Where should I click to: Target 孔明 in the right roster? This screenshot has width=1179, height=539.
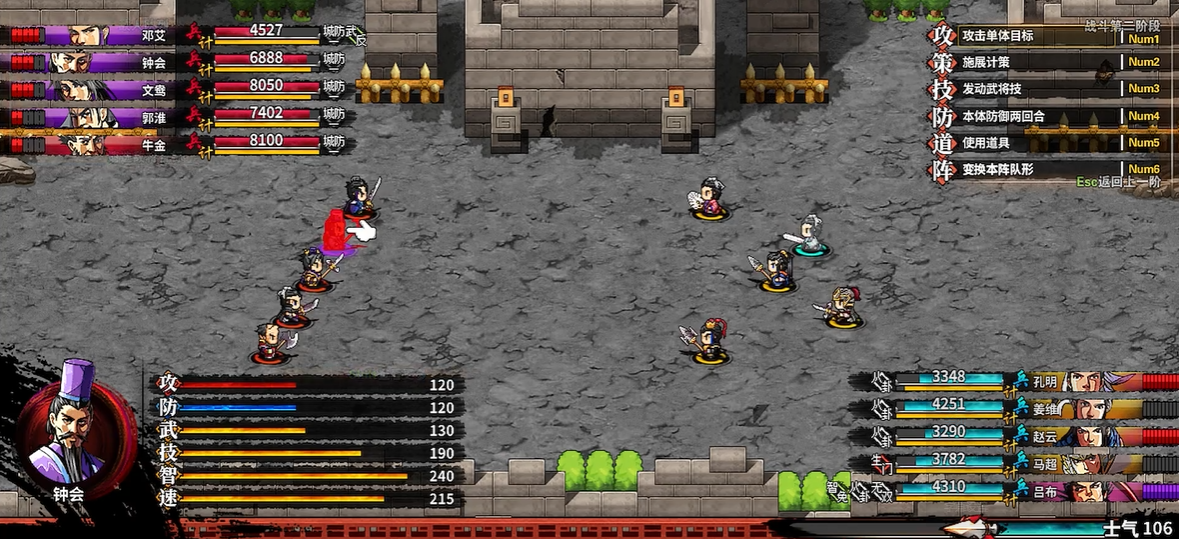click(x=1090, y=381)
